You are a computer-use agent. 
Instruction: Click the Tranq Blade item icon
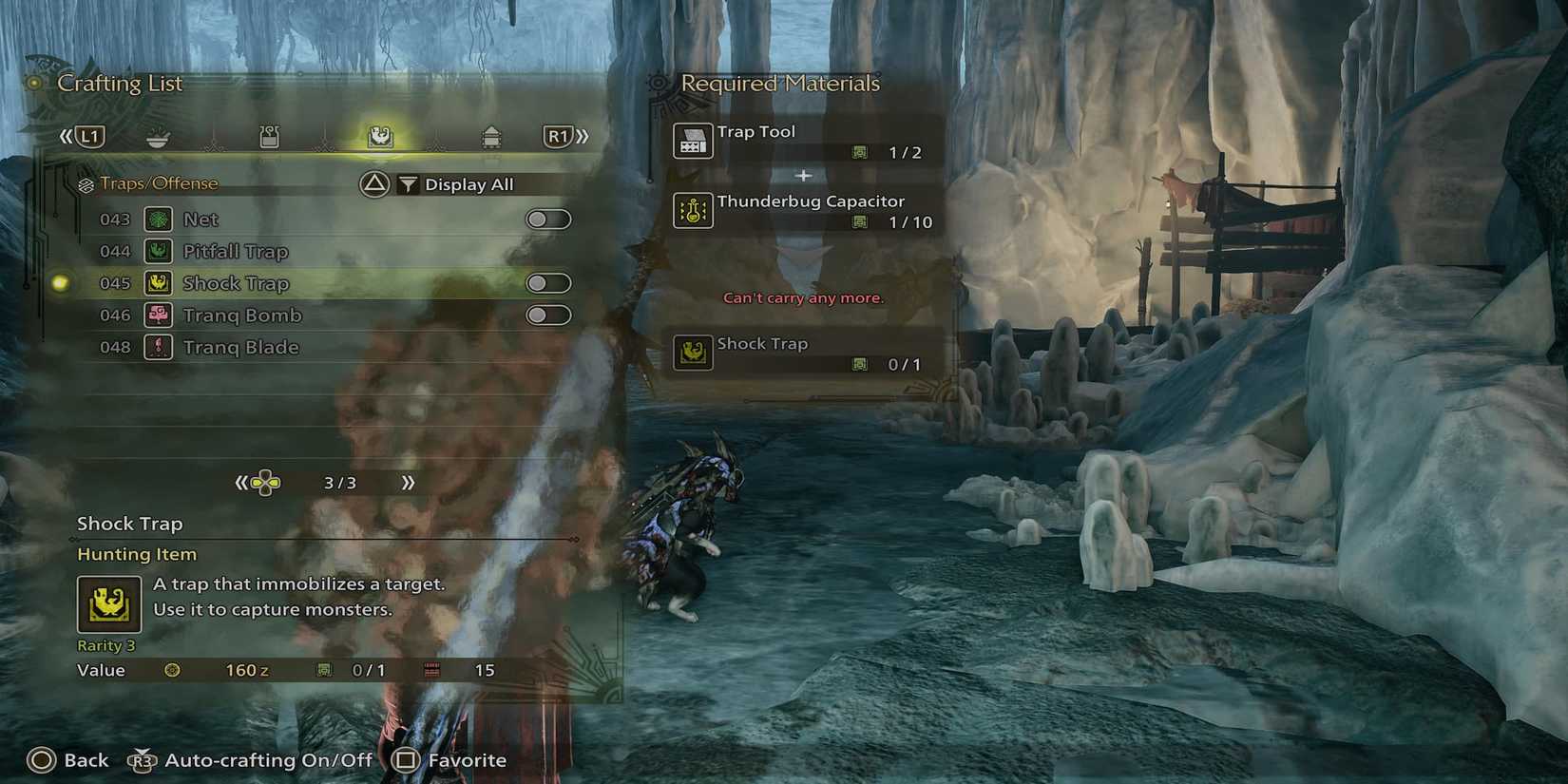pos(158,347)
